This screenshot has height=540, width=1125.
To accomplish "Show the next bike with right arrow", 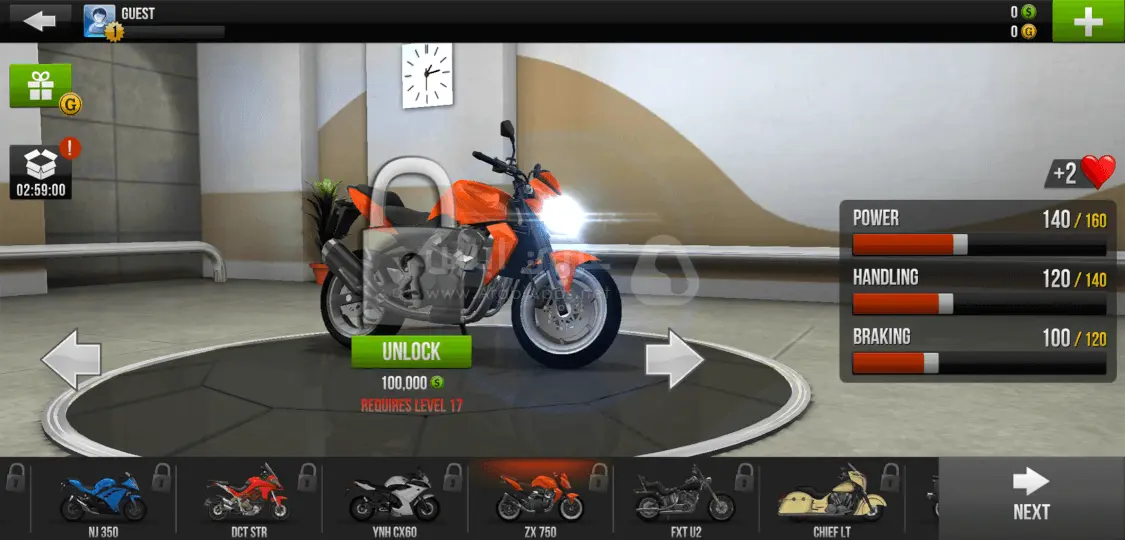I will tap(674, 360).
